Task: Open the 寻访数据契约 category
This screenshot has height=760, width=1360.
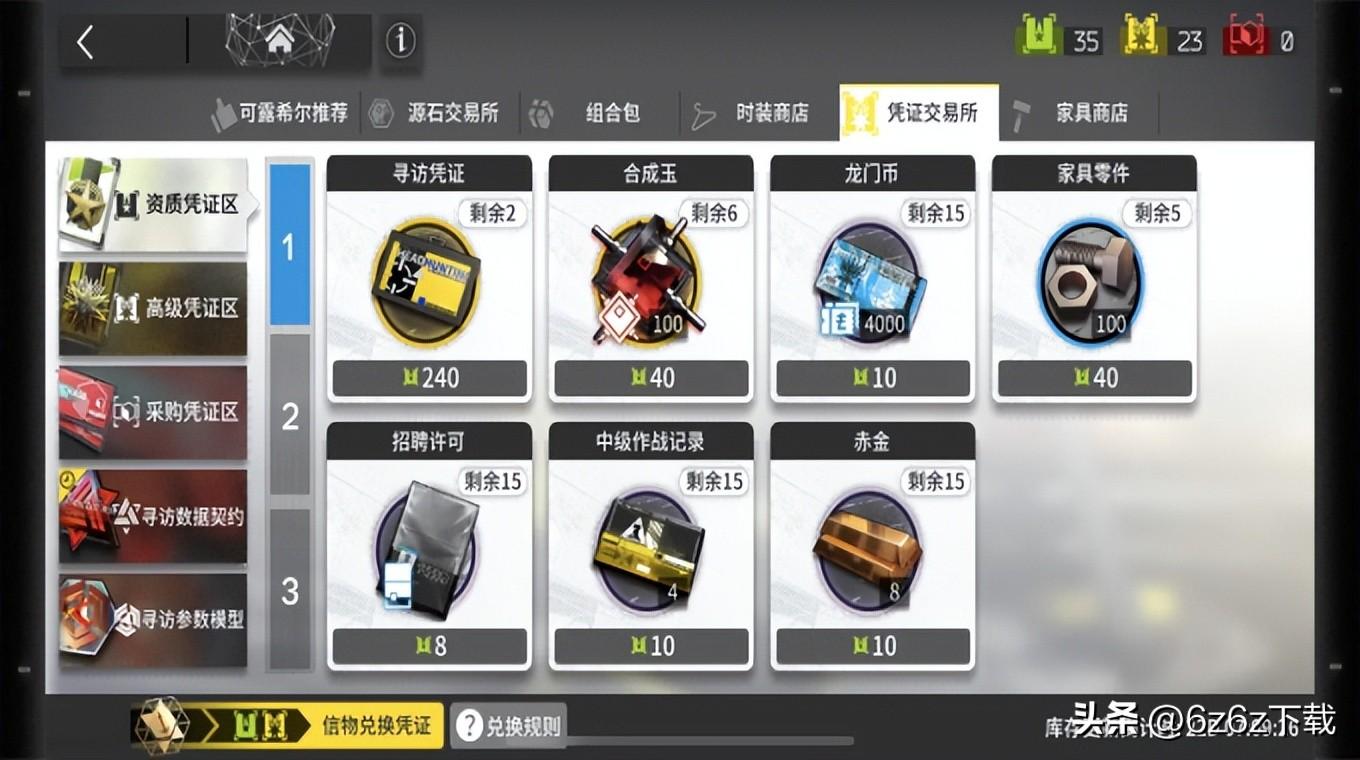Action: coord(153,516)
